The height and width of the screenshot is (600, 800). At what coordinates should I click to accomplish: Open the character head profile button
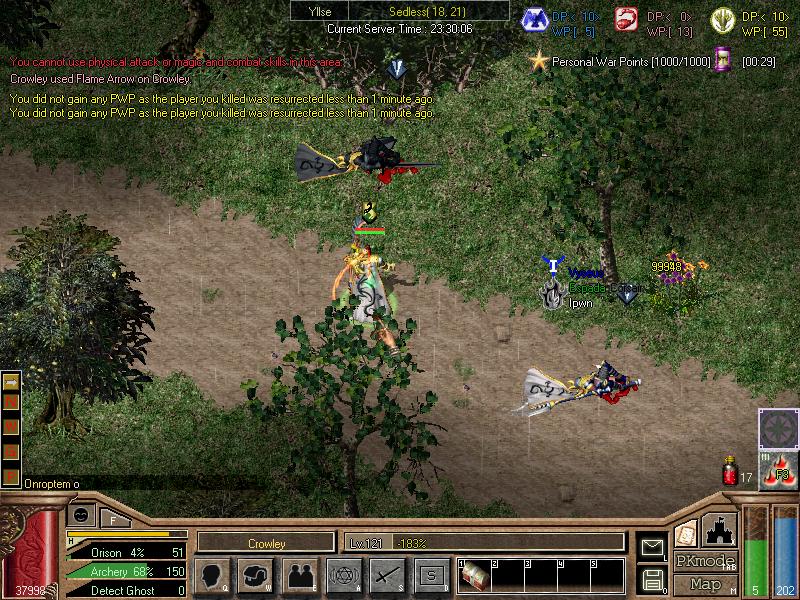(x=211, y=575)
